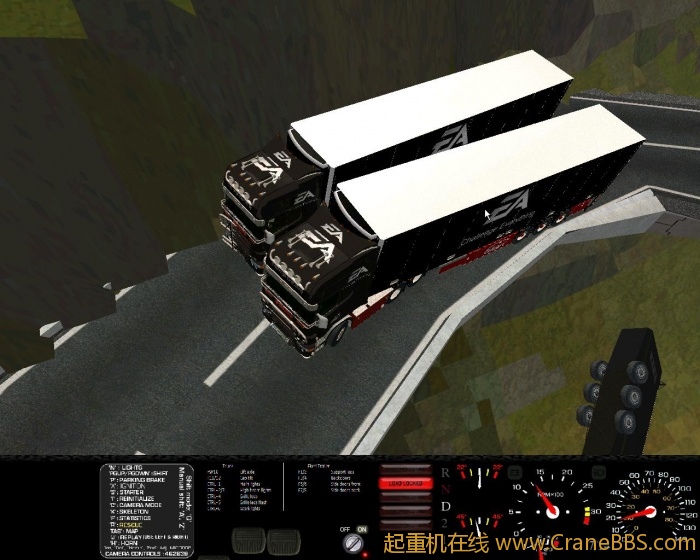Select the R reverse gear indicator

(445, 472)
